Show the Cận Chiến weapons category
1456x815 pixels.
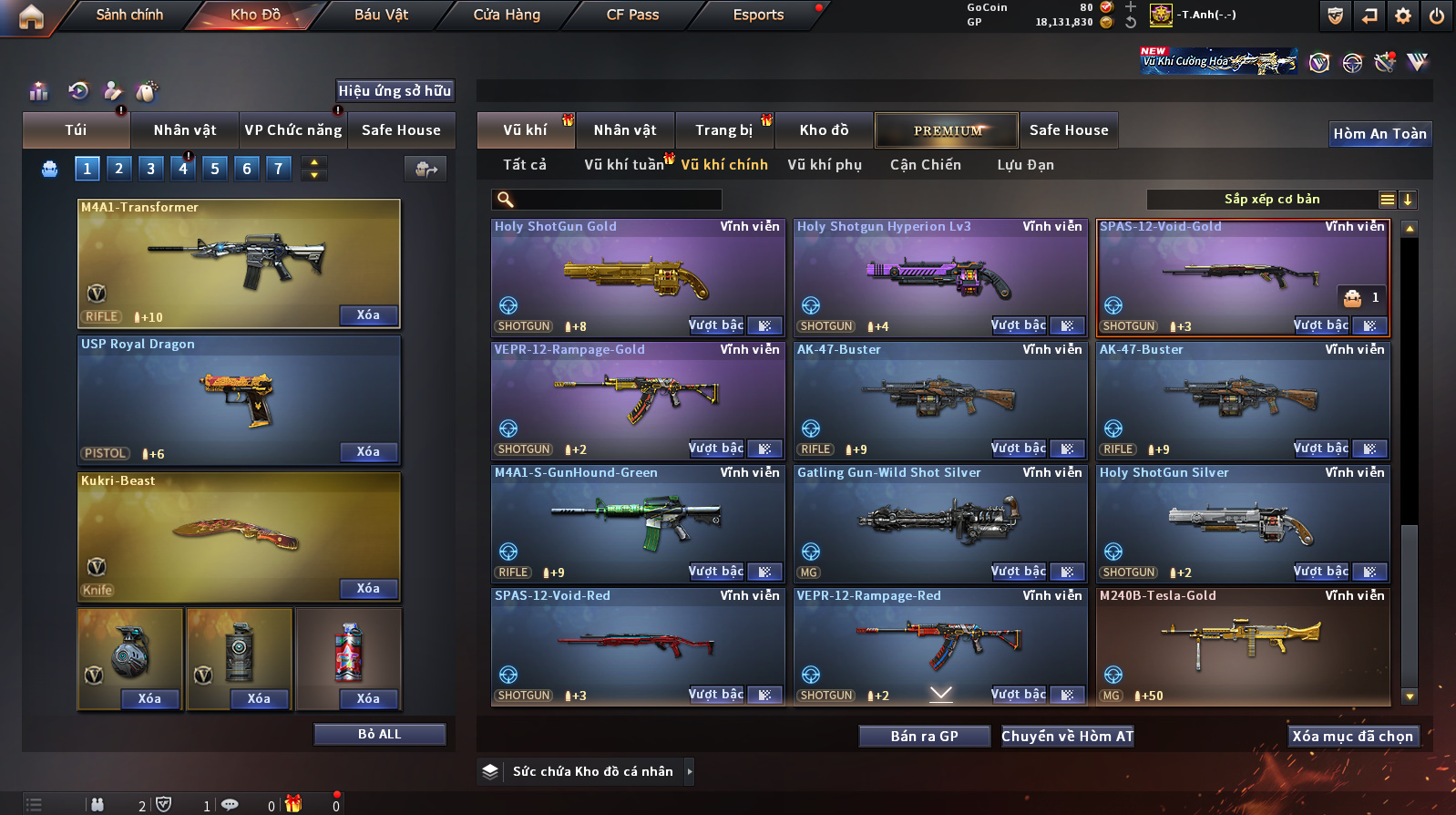coord(925,165)
